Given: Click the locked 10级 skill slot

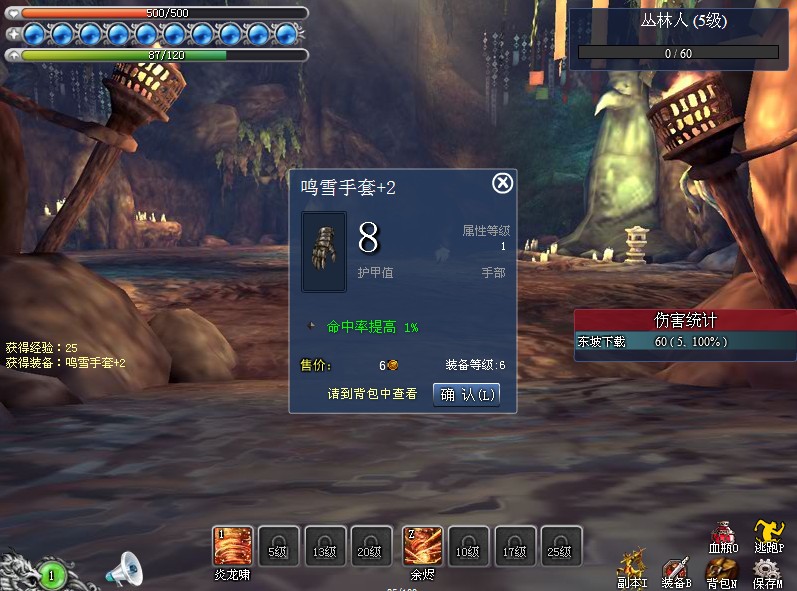Looking at the screenshot, I should pyautogui.click(x=468, y=546).
